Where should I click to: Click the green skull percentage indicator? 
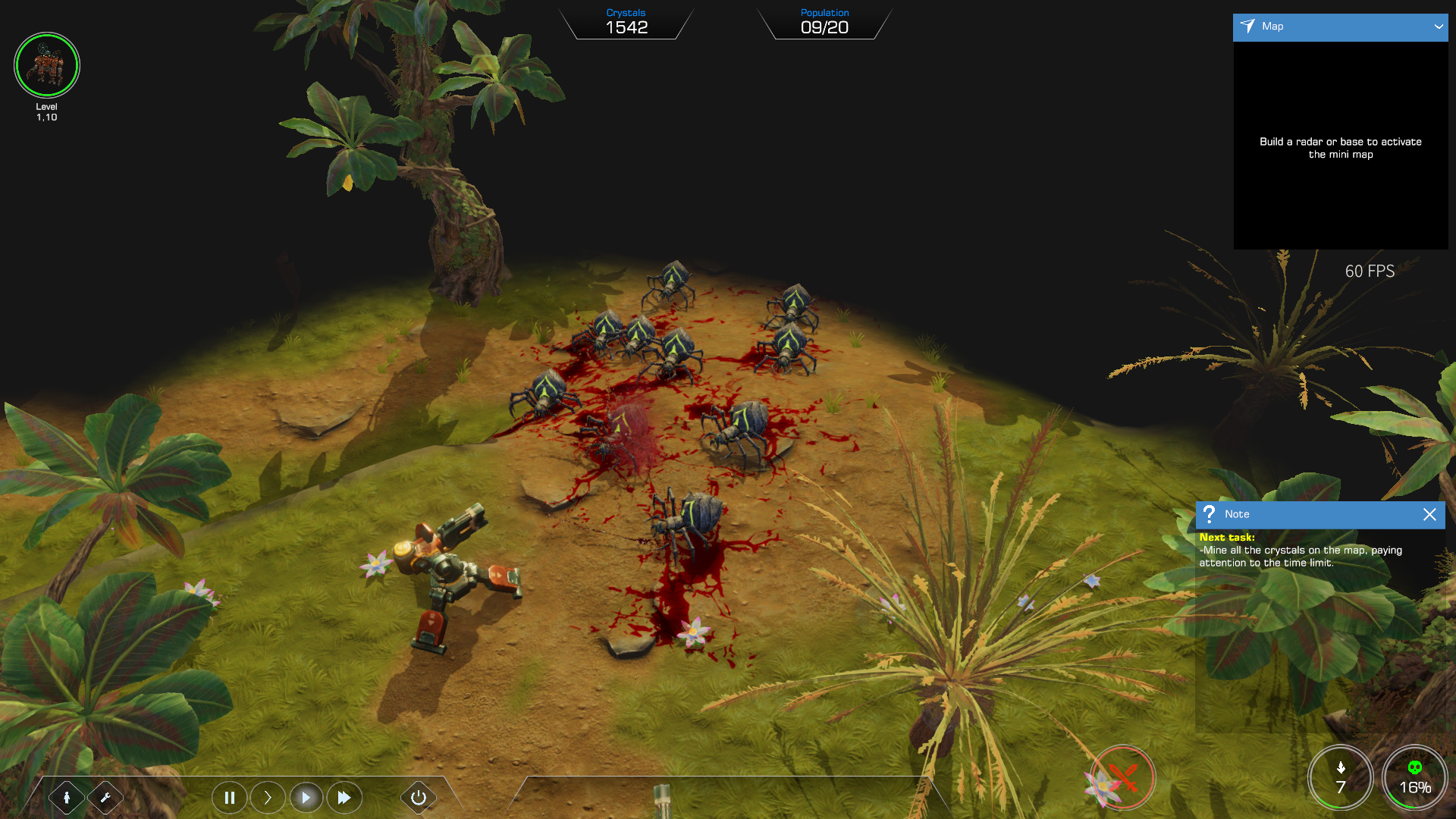(x=1414, y=778)
